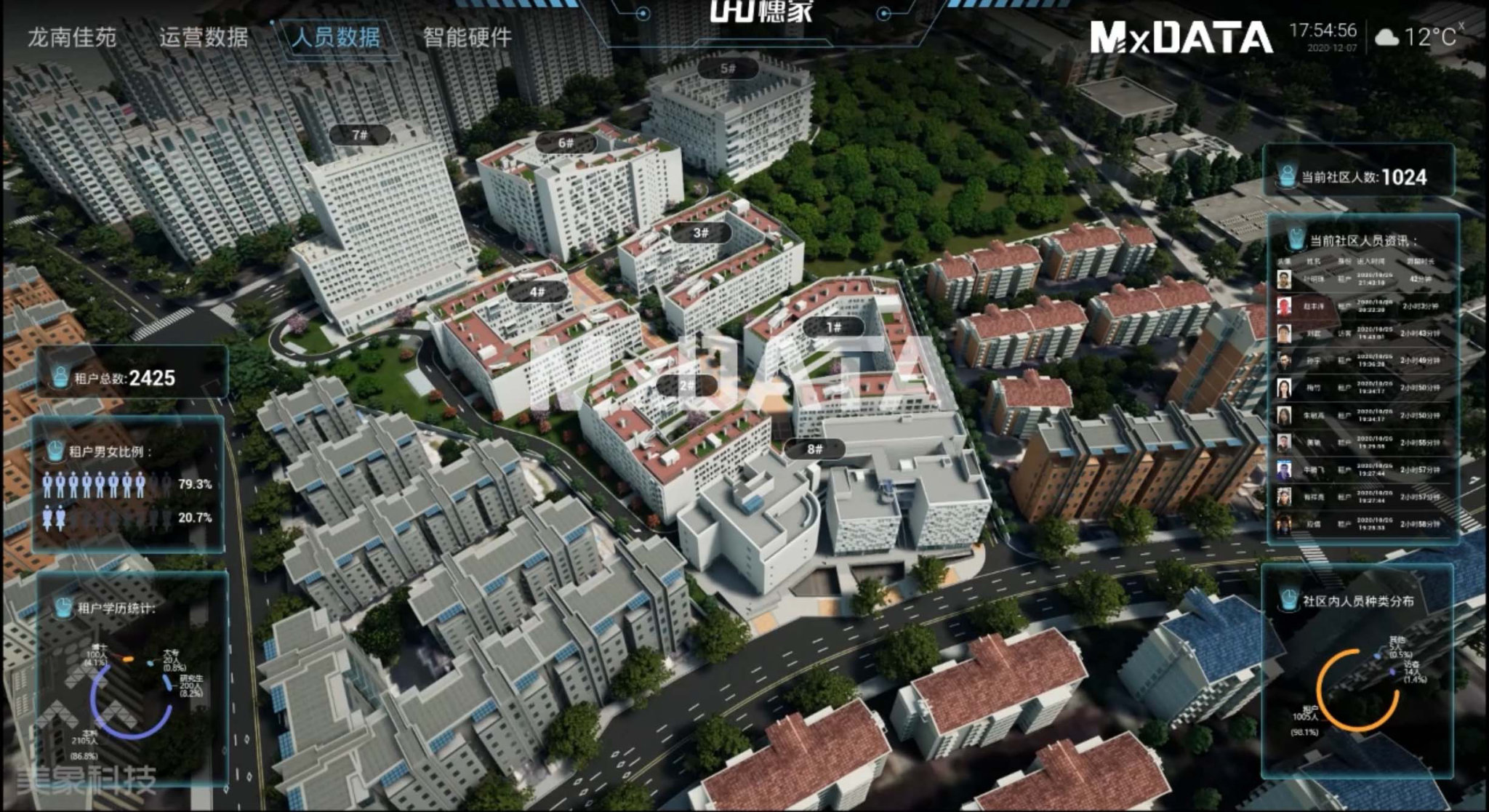Choose building marker 4#
Screen dimensions: 1489x812
tap(537, 292)
